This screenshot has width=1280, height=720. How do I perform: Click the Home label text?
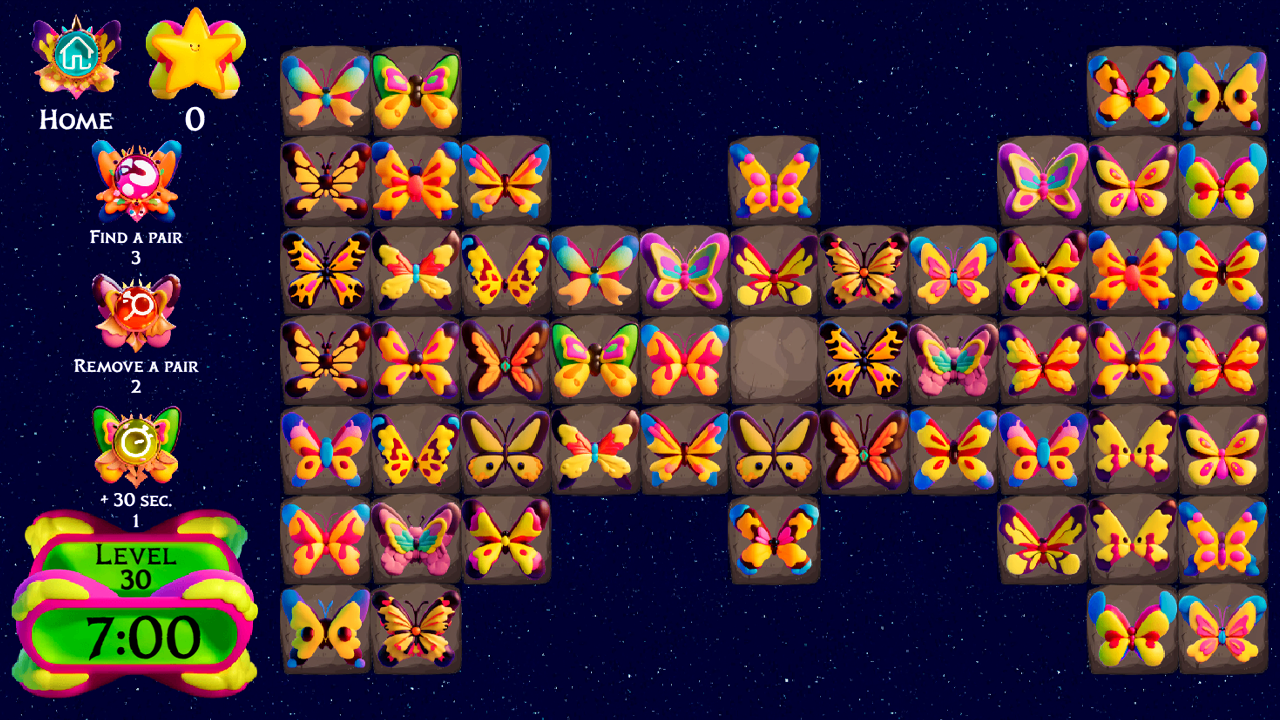[74, 121]
